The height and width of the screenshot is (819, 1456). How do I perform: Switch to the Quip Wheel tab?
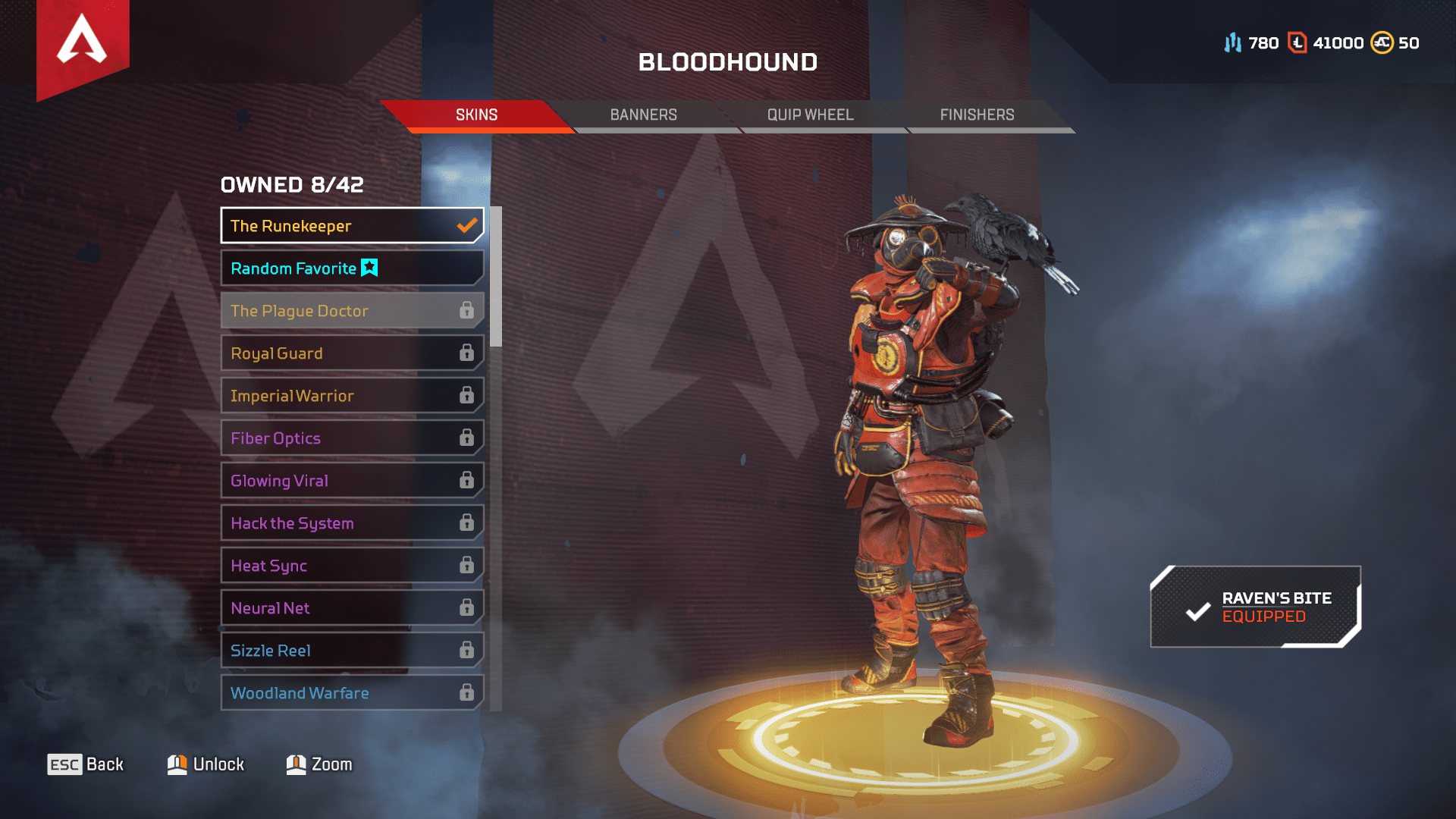pos(810,115)
